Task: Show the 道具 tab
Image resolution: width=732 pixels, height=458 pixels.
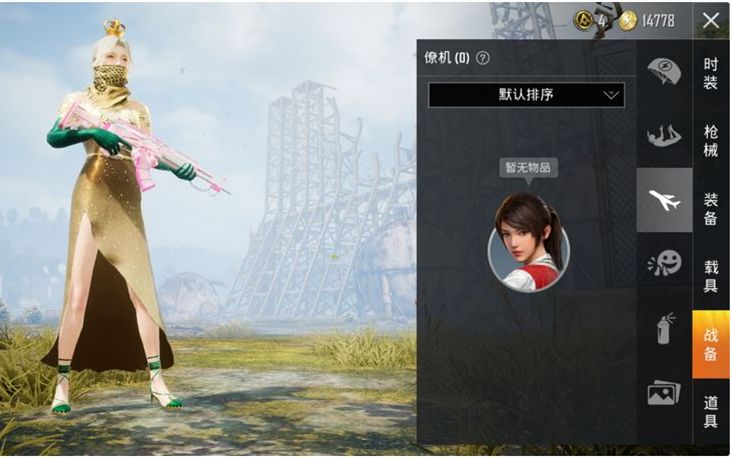Action: 710,411
